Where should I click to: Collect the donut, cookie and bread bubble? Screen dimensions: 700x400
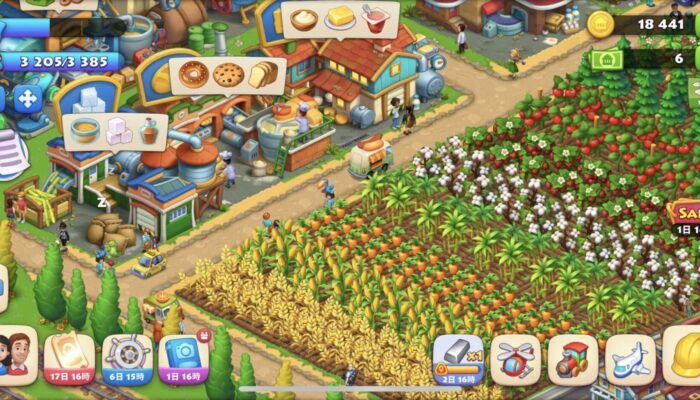click(x=228, y=75)
